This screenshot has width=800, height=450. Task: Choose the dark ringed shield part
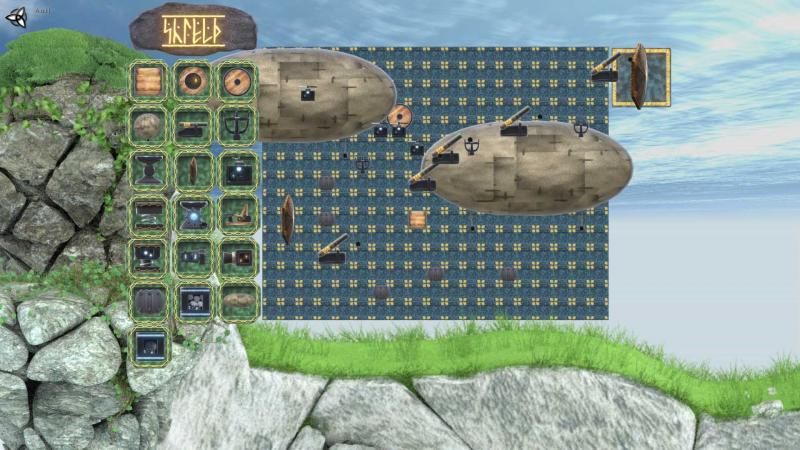(193, 81)
